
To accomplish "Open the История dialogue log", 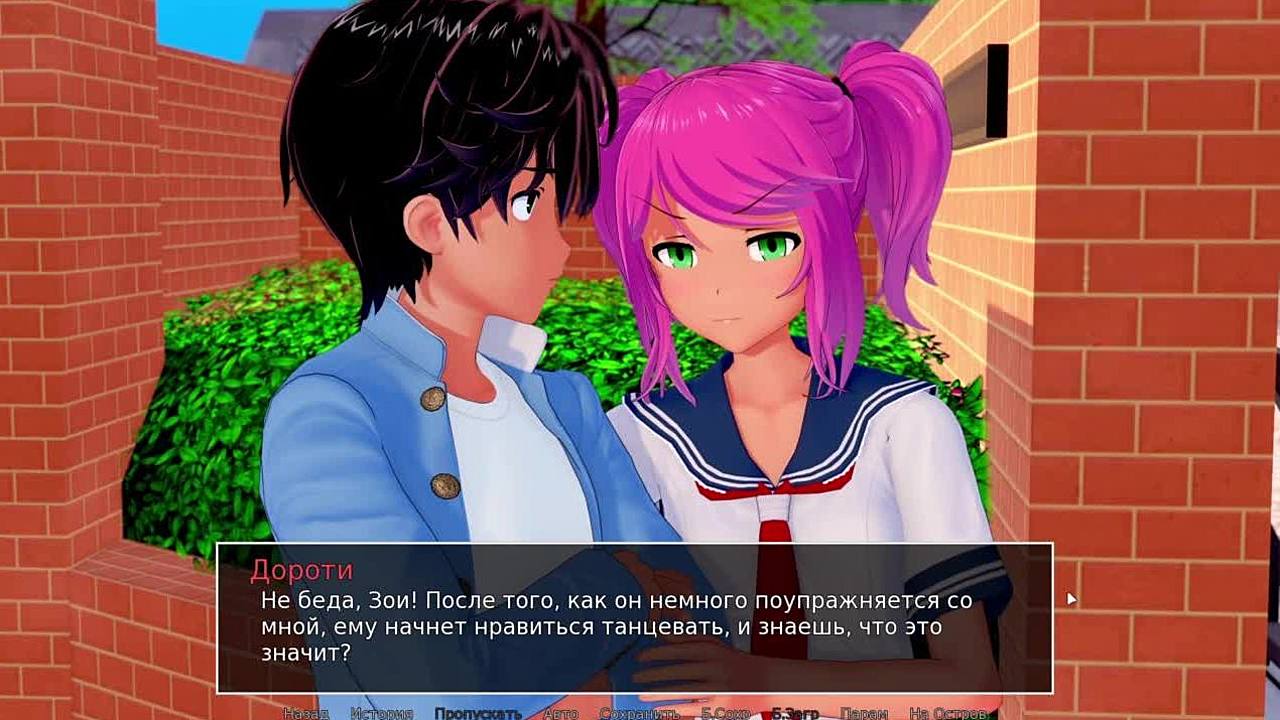I will click(x=381, y=713).
